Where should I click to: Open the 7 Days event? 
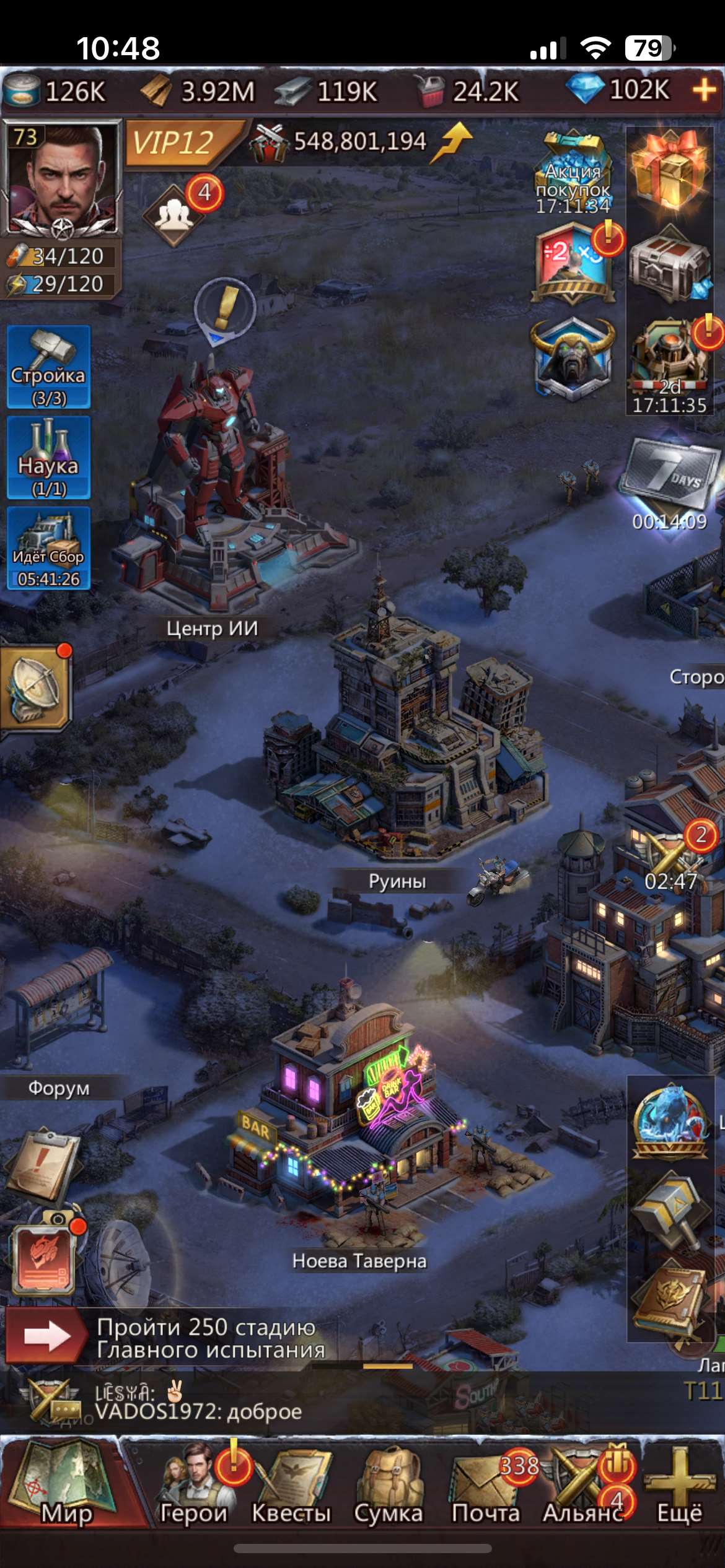(x=670, y=476)
